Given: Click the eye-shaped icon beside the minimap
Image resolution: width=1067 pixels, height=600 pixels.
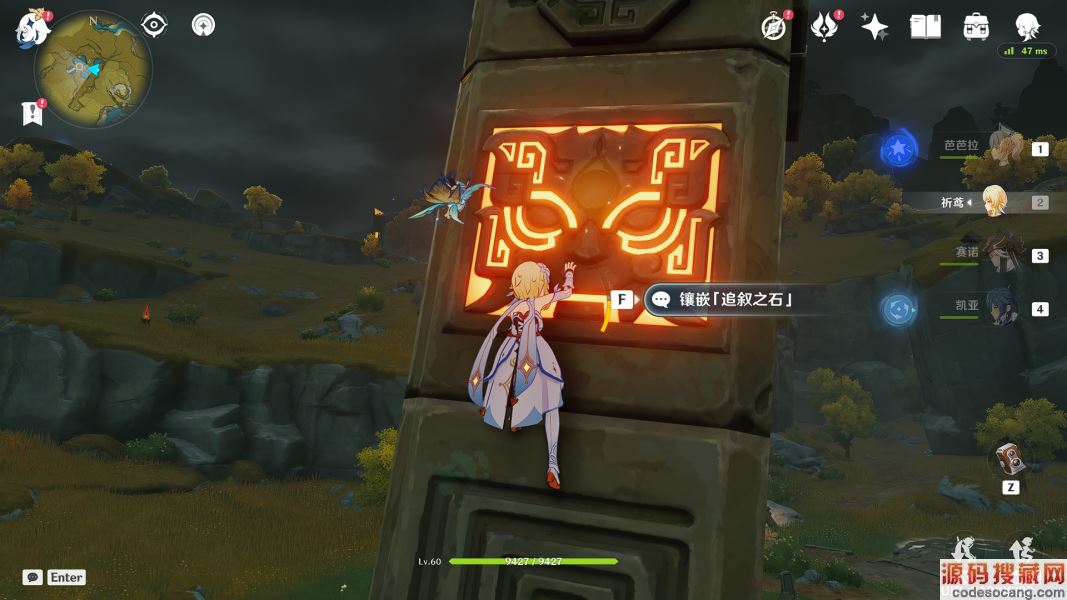Looking at the screenshot, I should click(154, 25).
